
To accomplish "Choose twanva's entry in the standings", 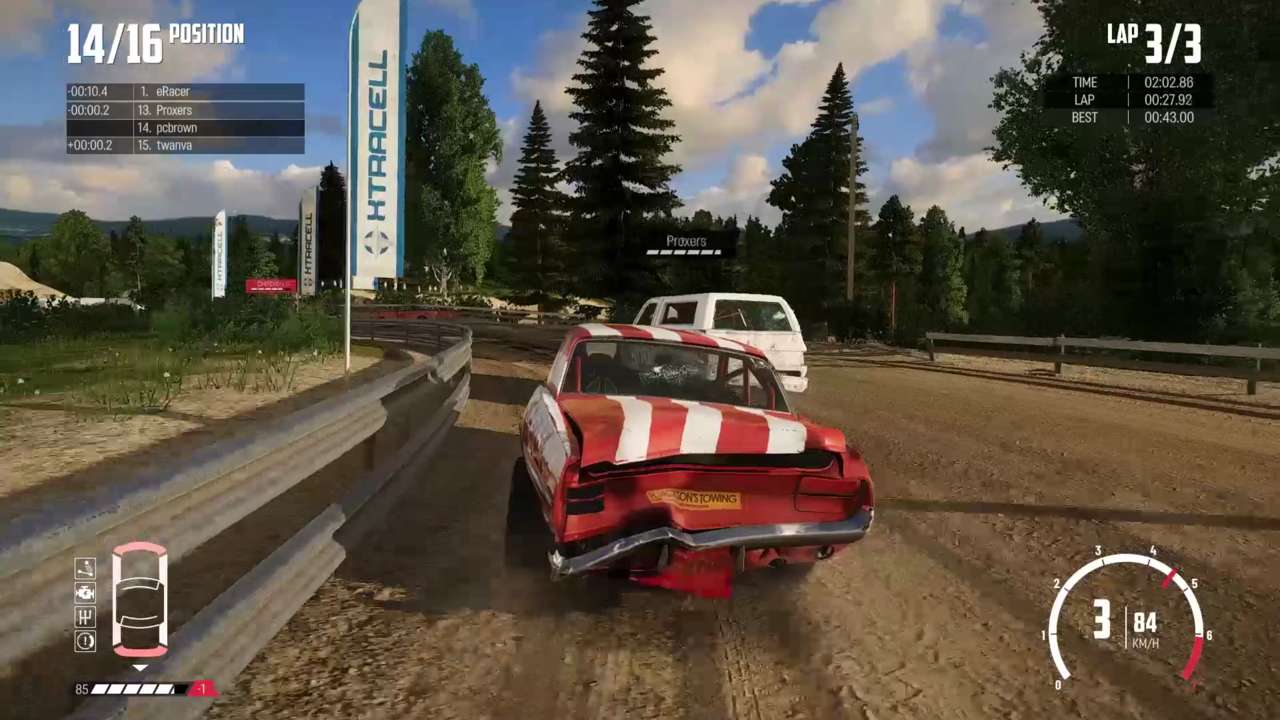I will point(185,146).
